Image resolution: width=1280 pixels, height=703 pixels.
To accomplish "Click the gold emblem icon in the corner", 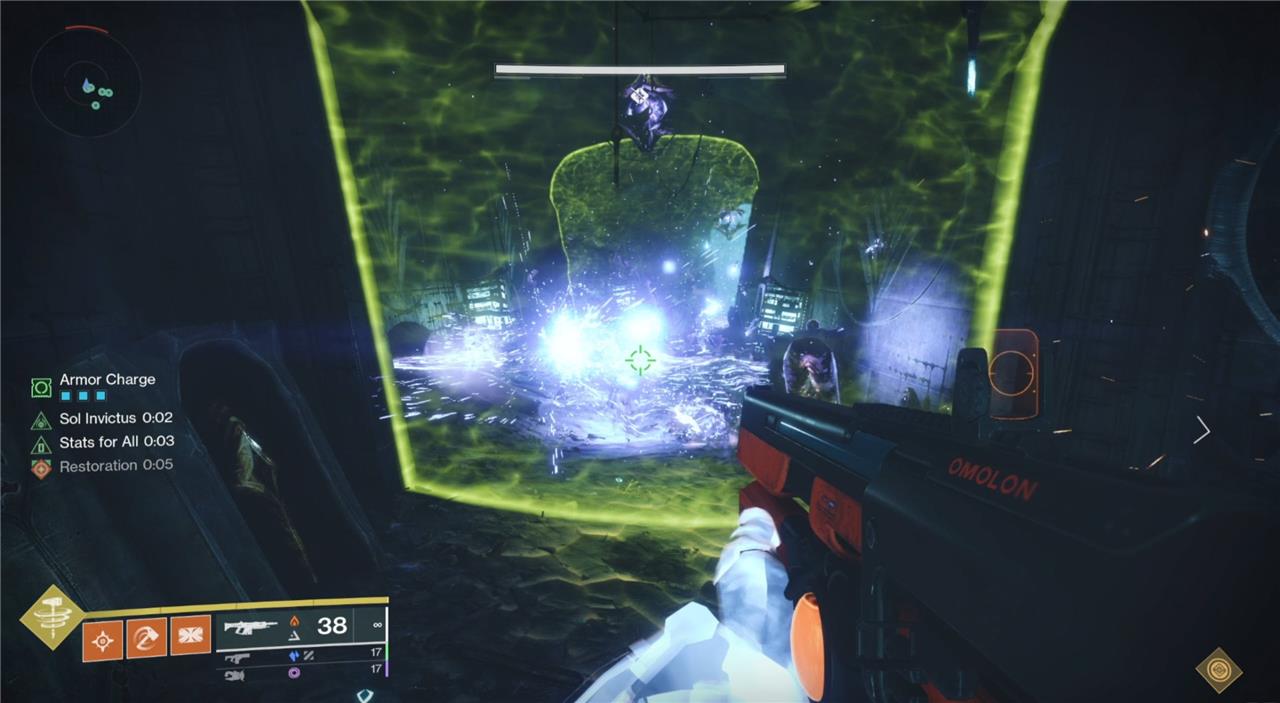I will [x=1219, y=669].
